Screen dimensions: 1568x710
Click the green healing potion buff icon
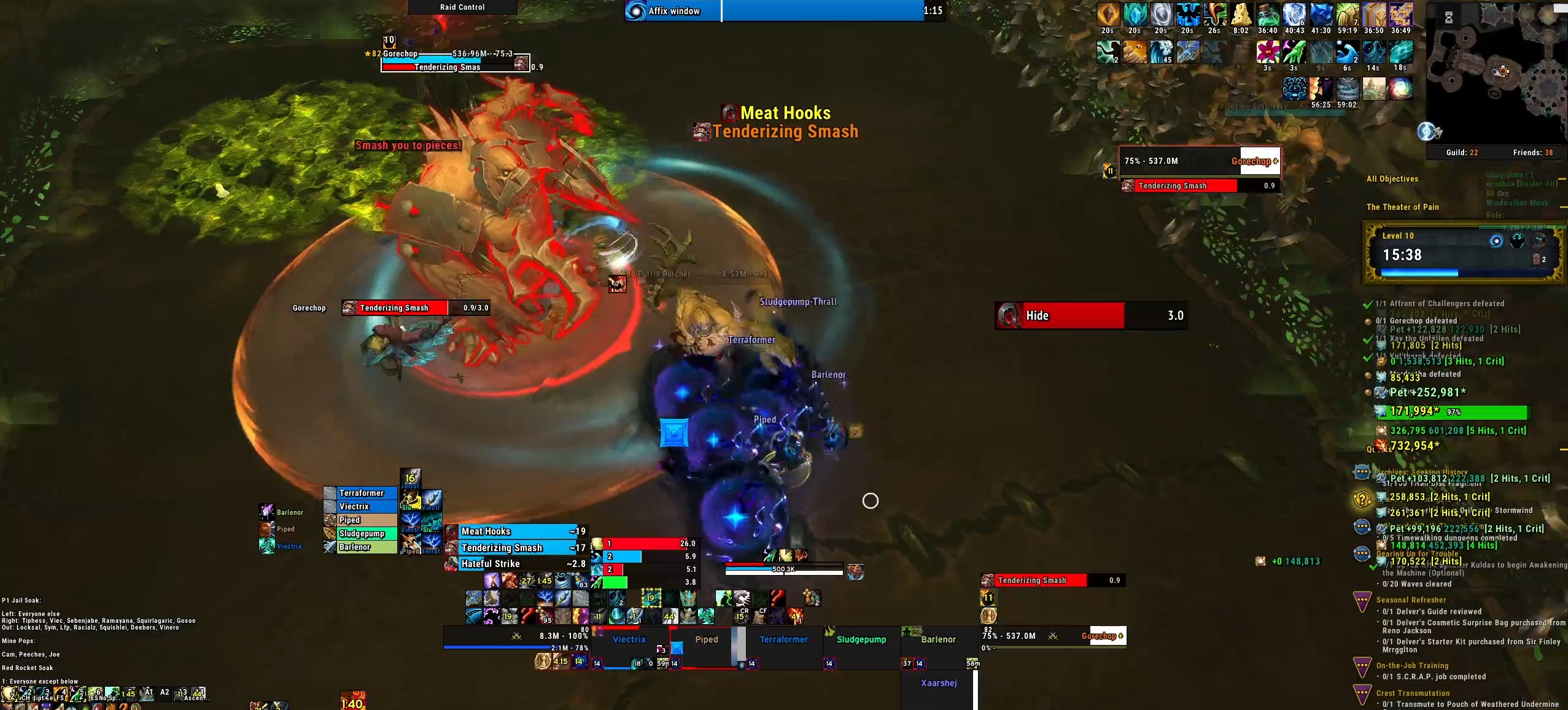[1267, 14]
